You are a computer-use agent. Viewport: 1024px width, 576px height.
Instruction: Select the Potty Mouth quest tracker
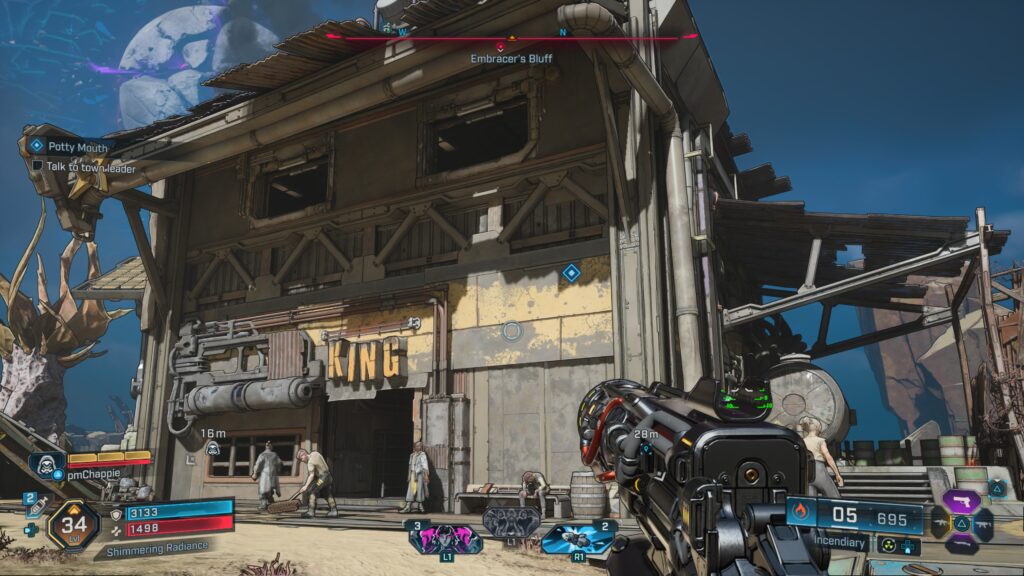80,147
